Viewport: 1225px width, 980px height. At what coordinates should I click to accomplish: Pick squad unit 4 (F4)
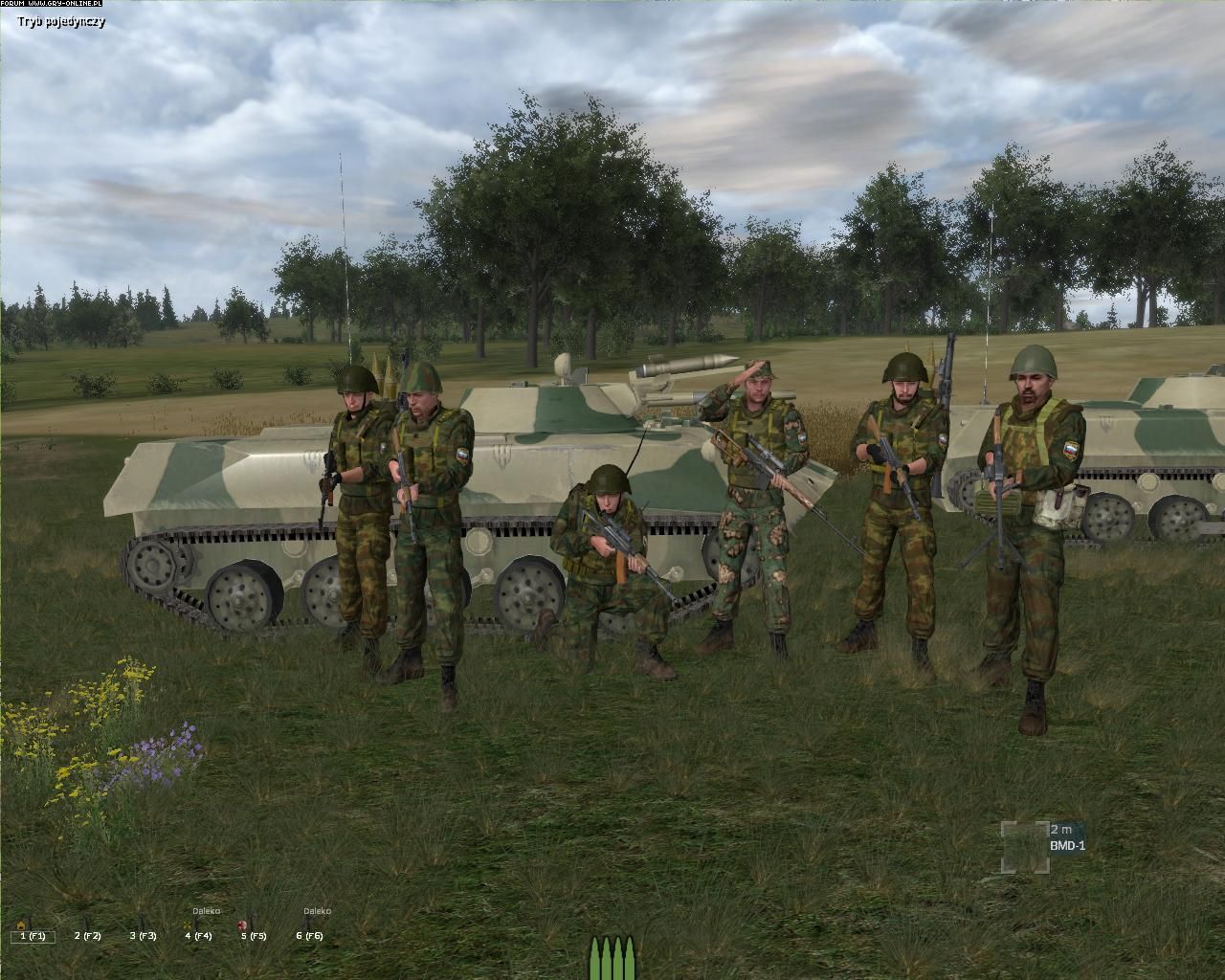pyautogui.click(x=198, y=935)
